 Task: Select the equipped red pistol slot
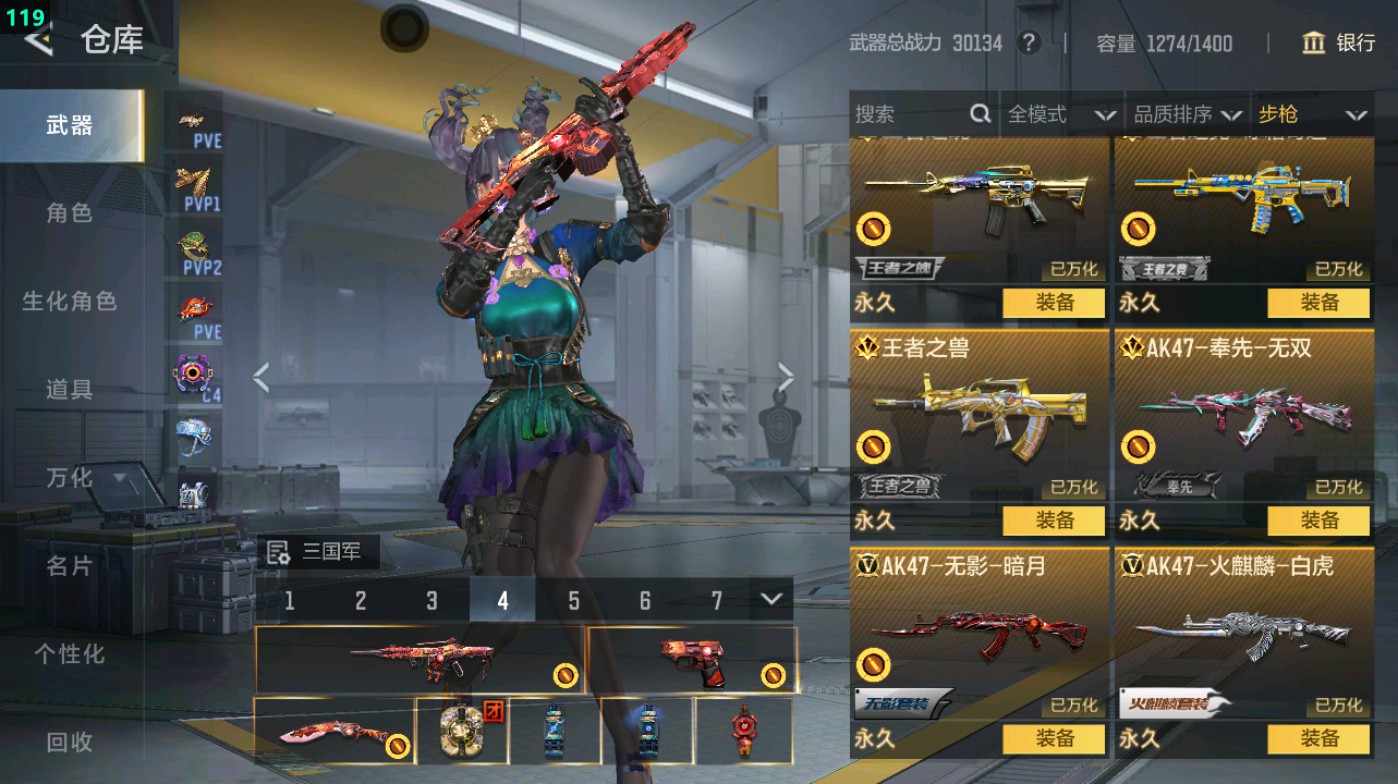692,659
